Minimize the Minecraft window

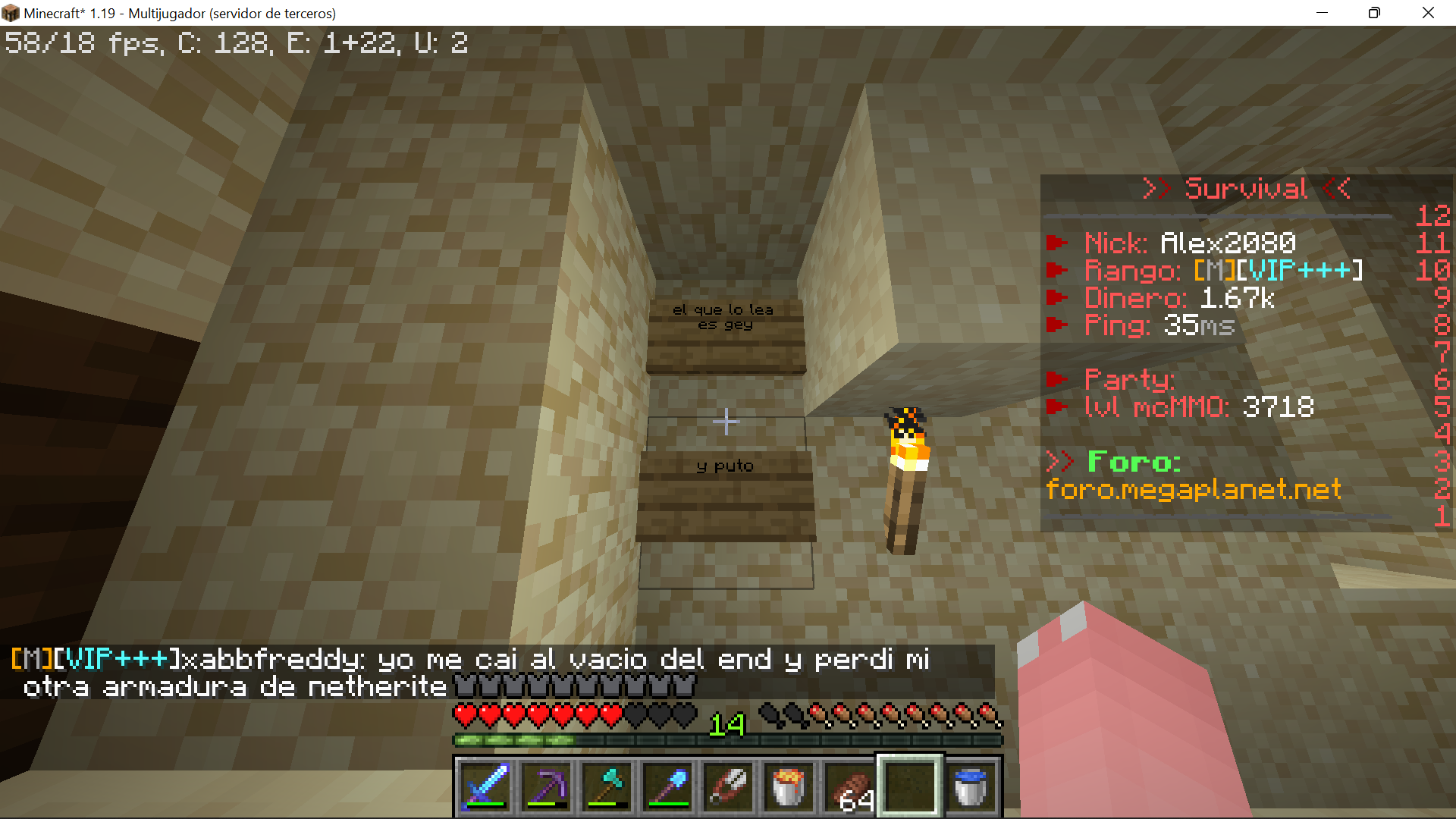pyautogui.click(x=1322, y=13)
